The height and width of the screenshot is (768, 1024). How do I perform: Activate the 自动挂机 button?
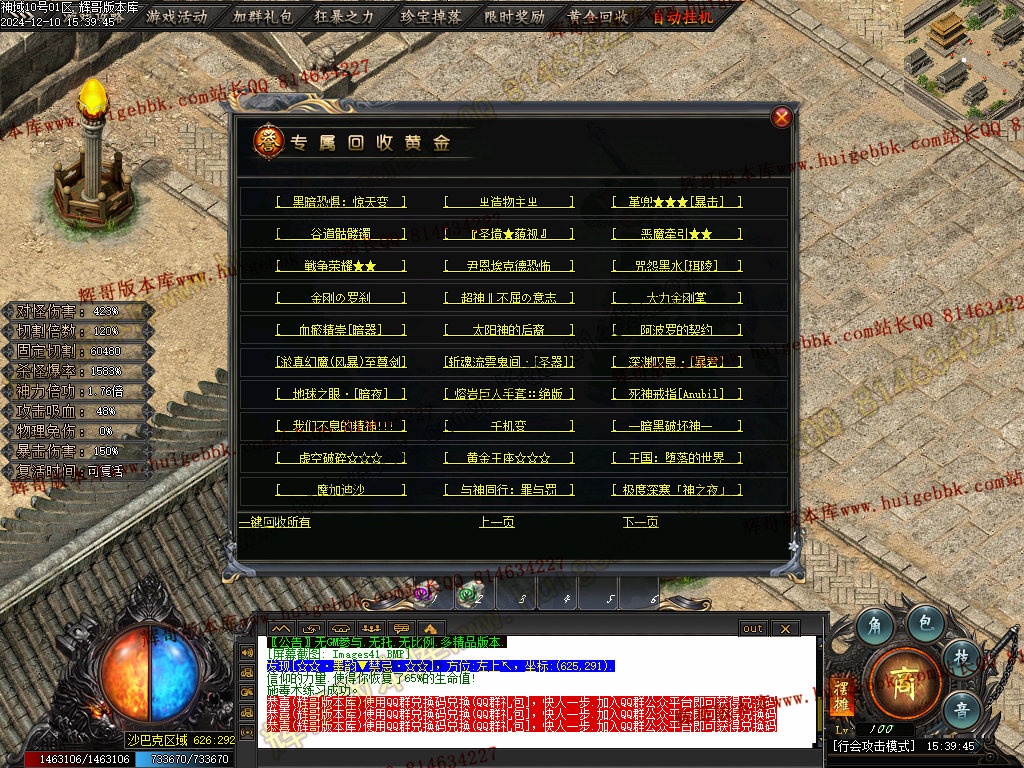[x=684, y=16]
